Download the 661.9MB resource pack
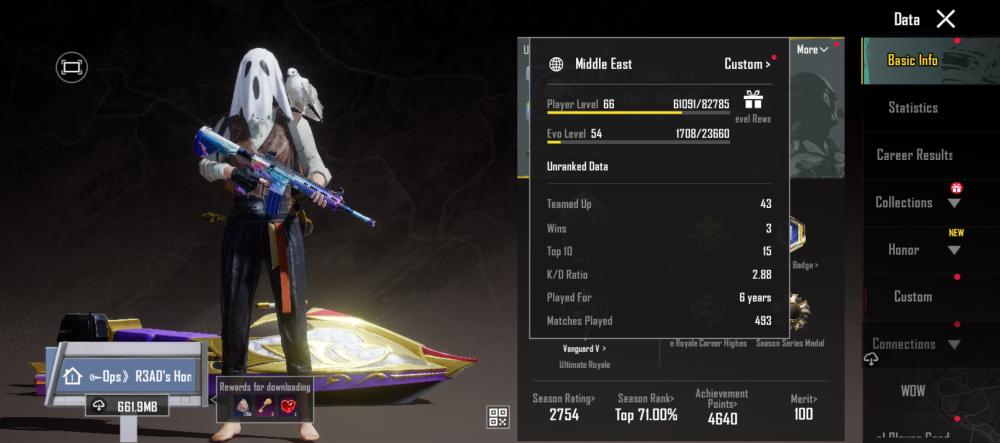This screenshot has width=1000, height=443. click(x=126, y=405)
